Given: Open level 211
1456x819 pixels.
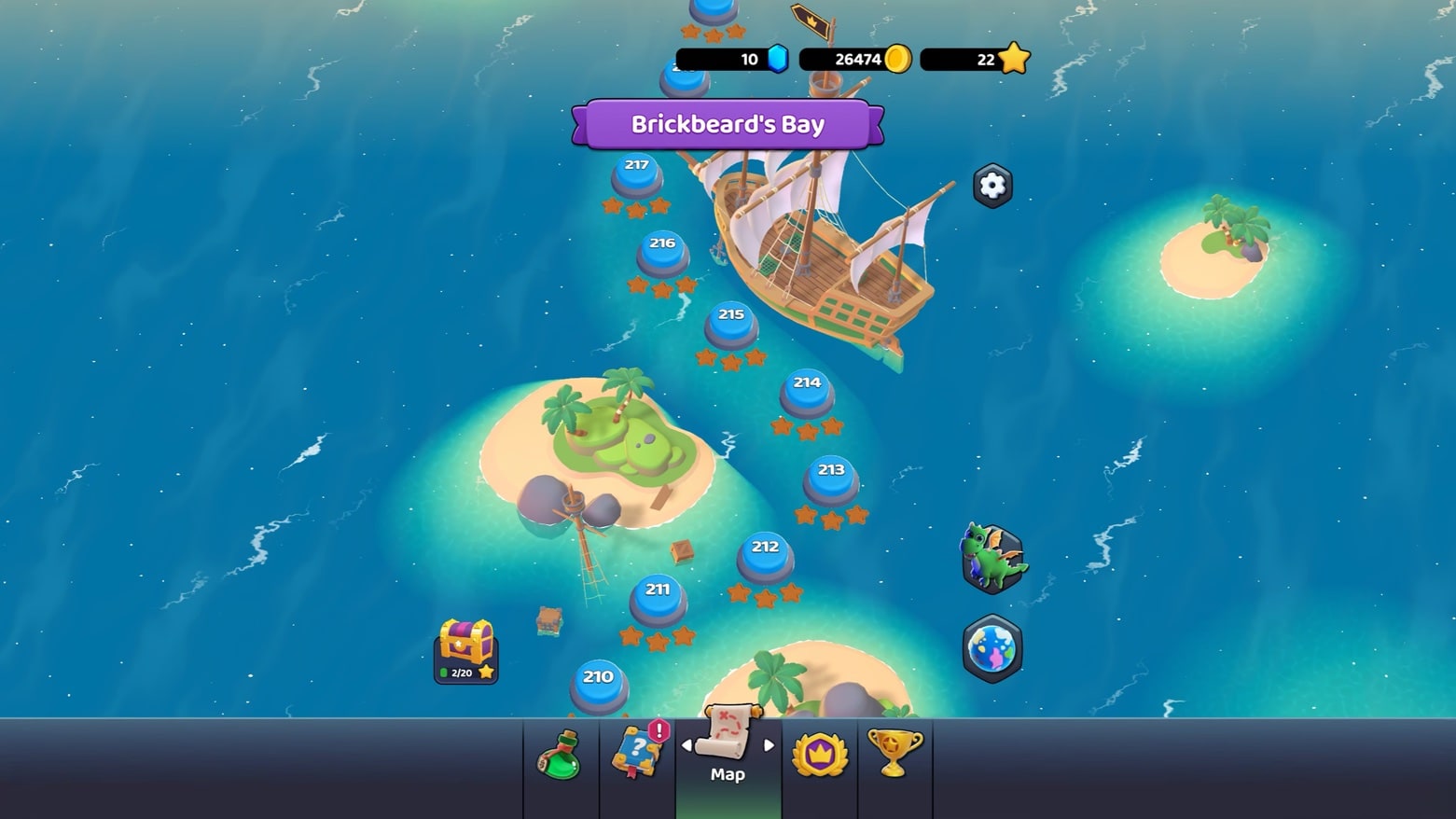Looking at the screenshot, I should click(x=658, y=599).
